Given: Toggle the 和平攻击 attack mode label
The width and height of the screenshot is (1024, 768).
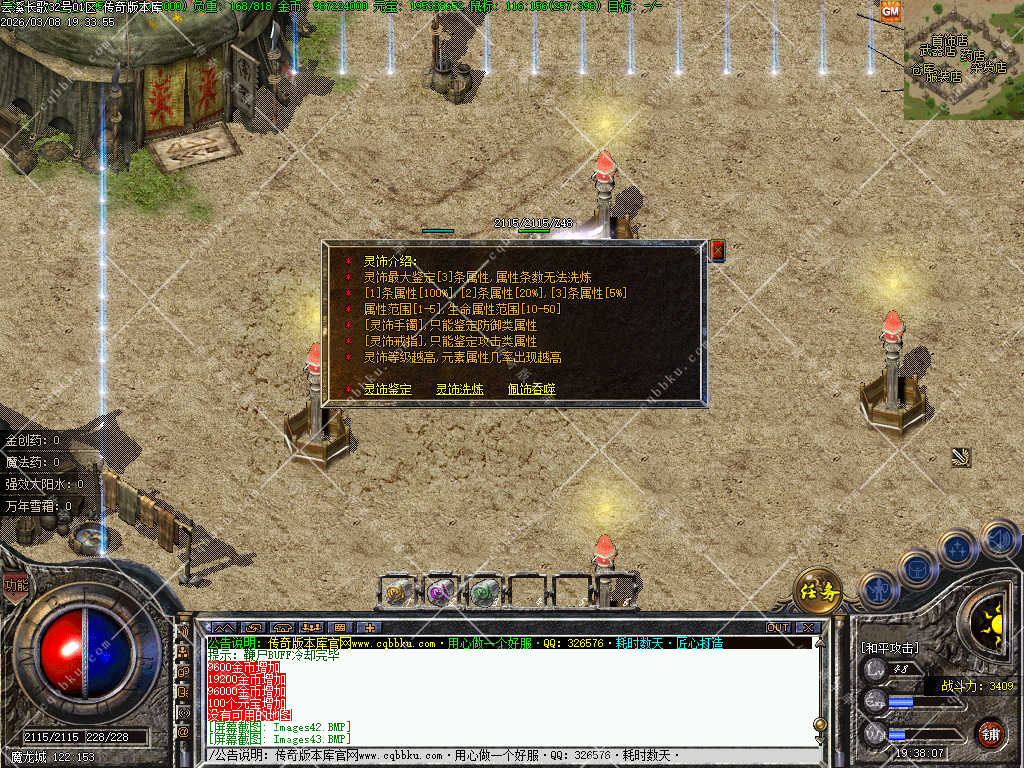Looking at the screenshot, I should click(888, 648).
